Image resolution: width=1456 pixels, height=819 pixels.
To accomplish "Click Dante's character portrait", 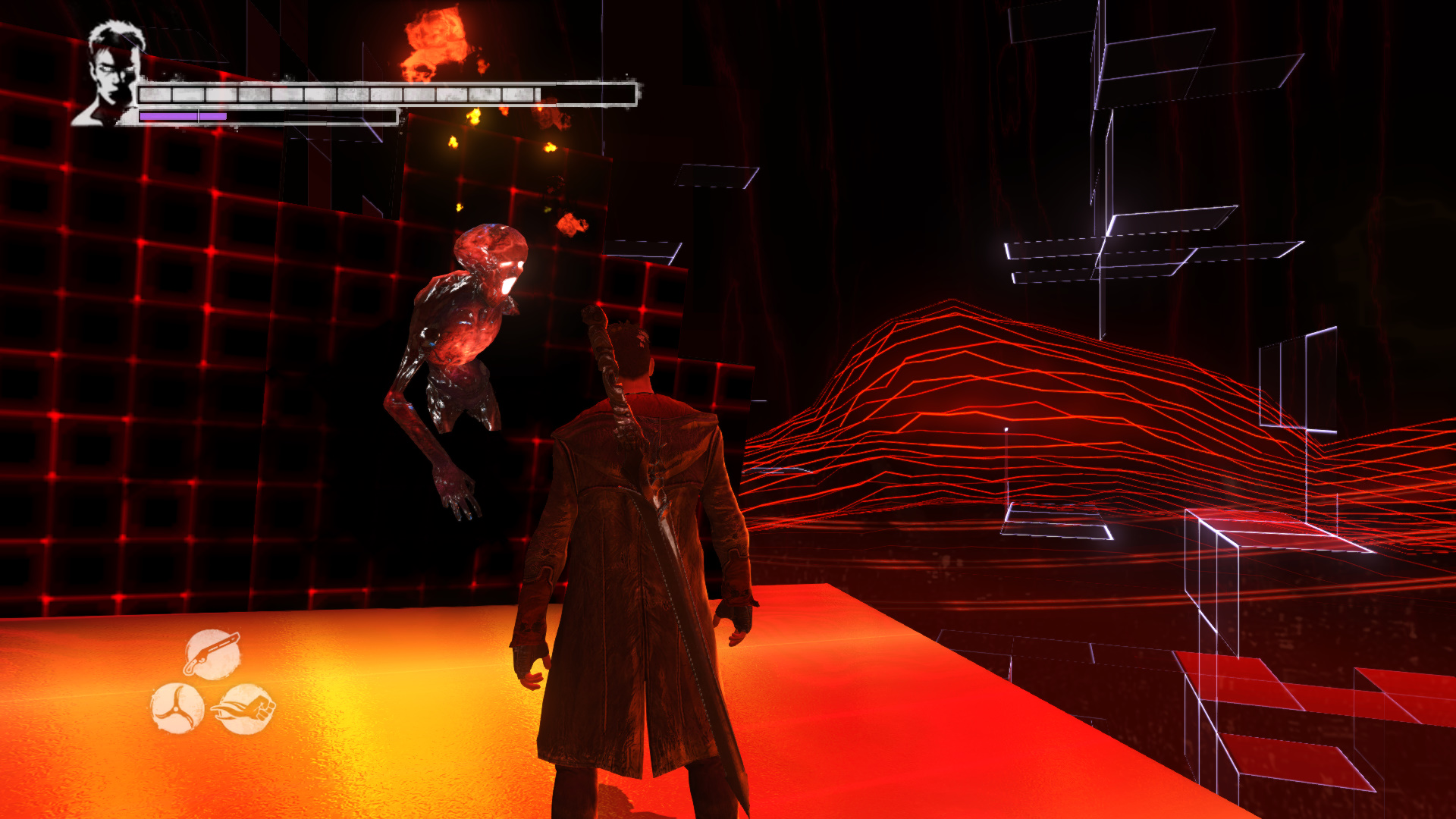I will [111, 74].
